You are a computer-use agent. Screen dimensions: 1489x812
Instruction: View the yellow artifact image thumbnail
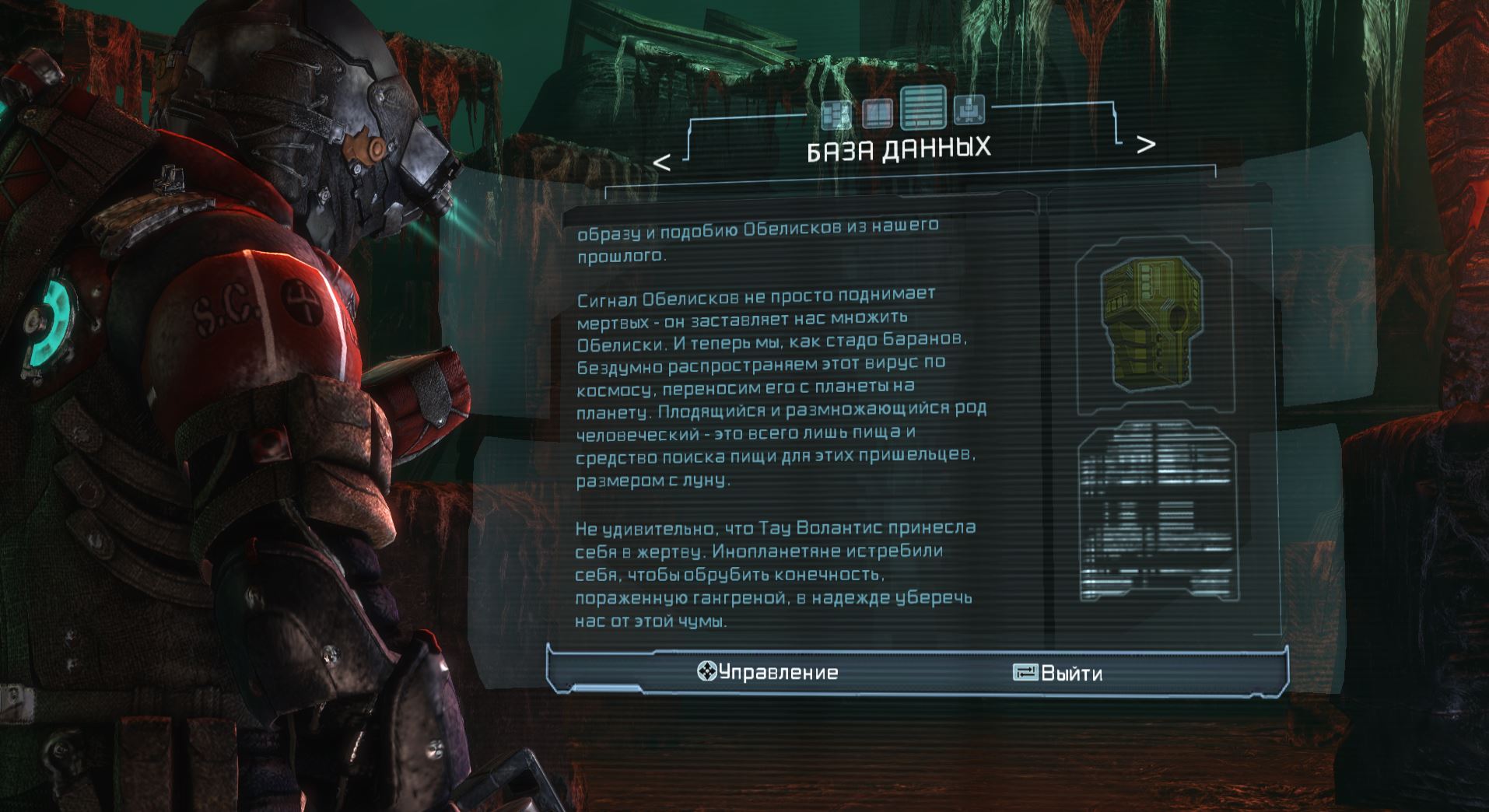pos(1154,327)
